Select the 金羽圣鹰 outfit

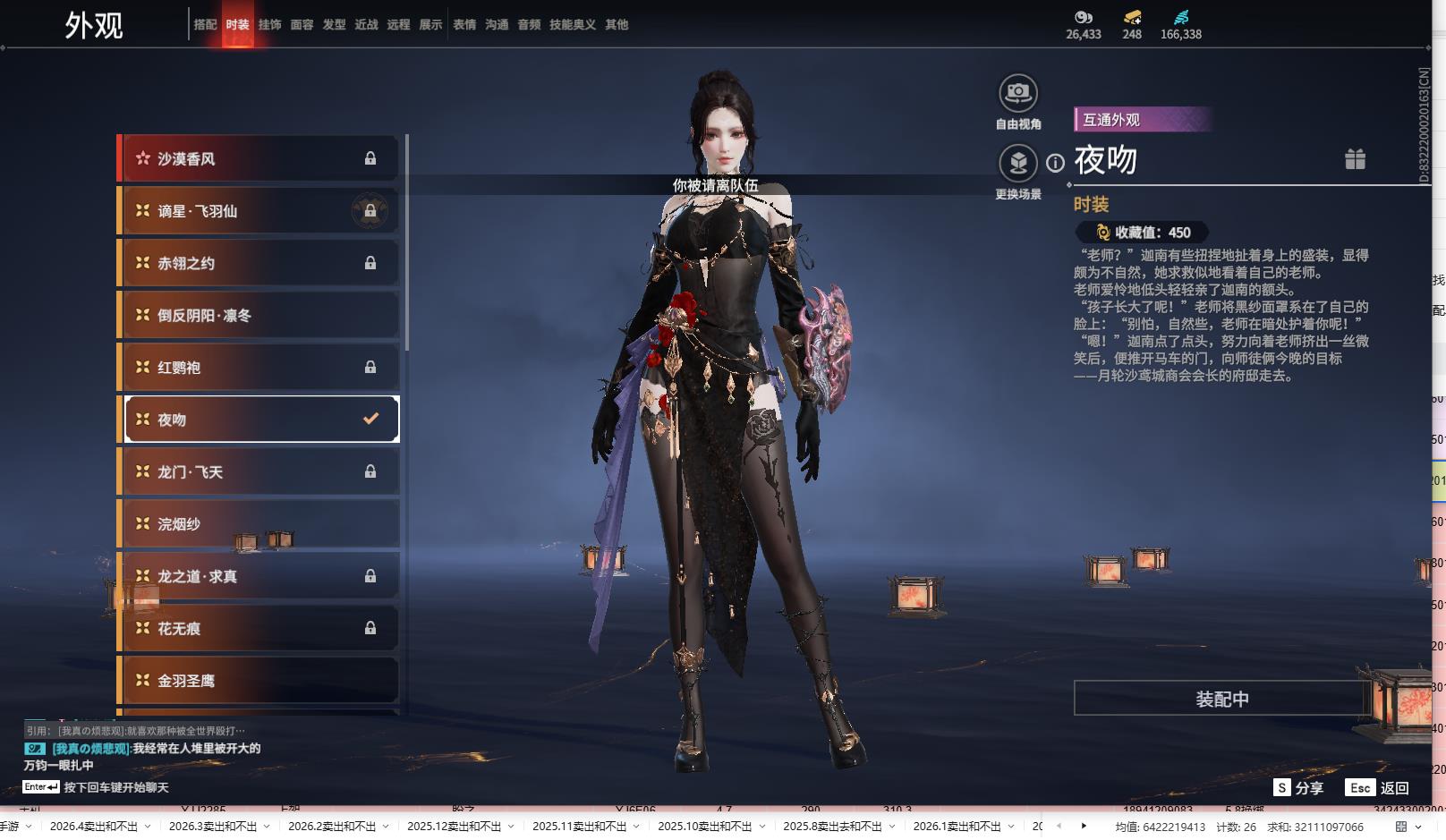(x=259, y=681)
